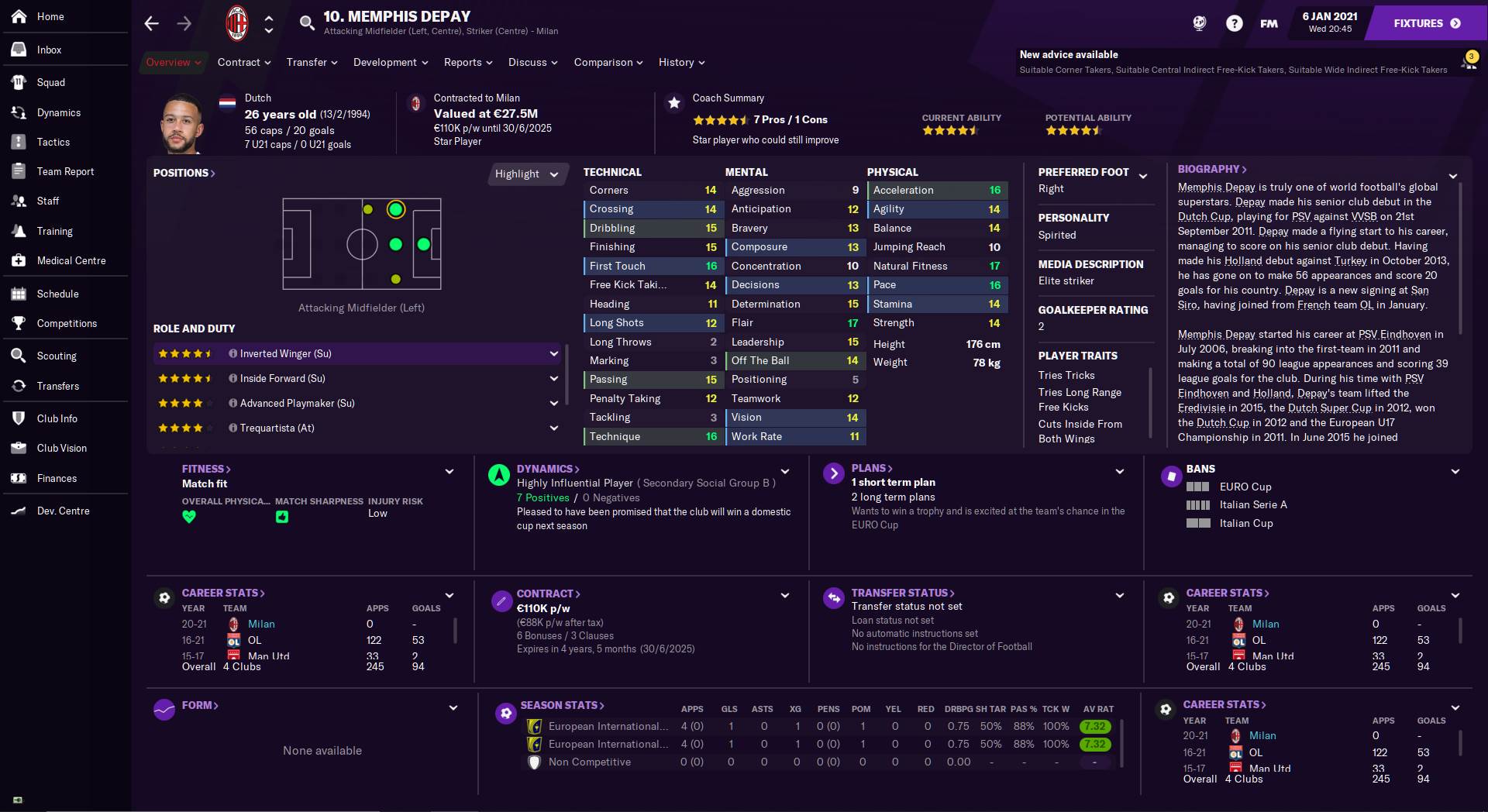View the 7 Positives dynamics link
1488x812 pixels.
click(x=542, y=498)
